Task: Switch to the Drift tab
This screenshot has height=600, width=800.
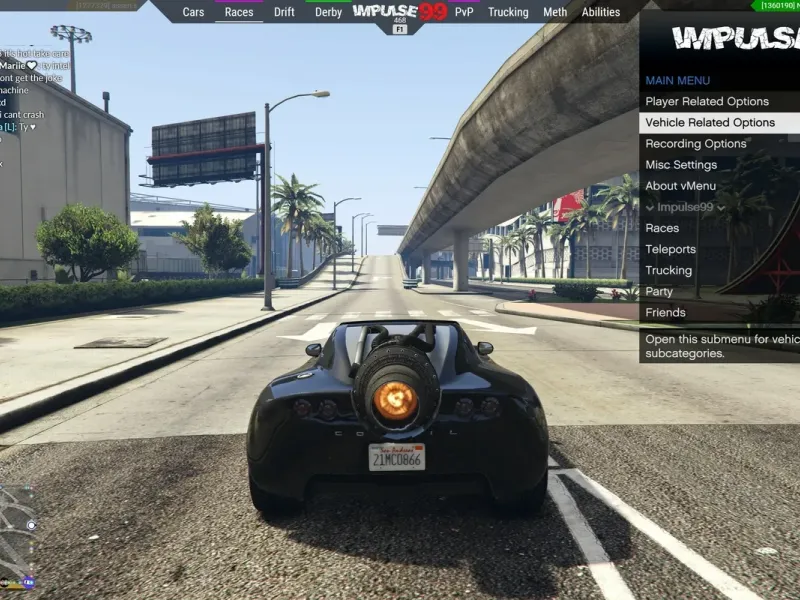Action: click(284, 12)
